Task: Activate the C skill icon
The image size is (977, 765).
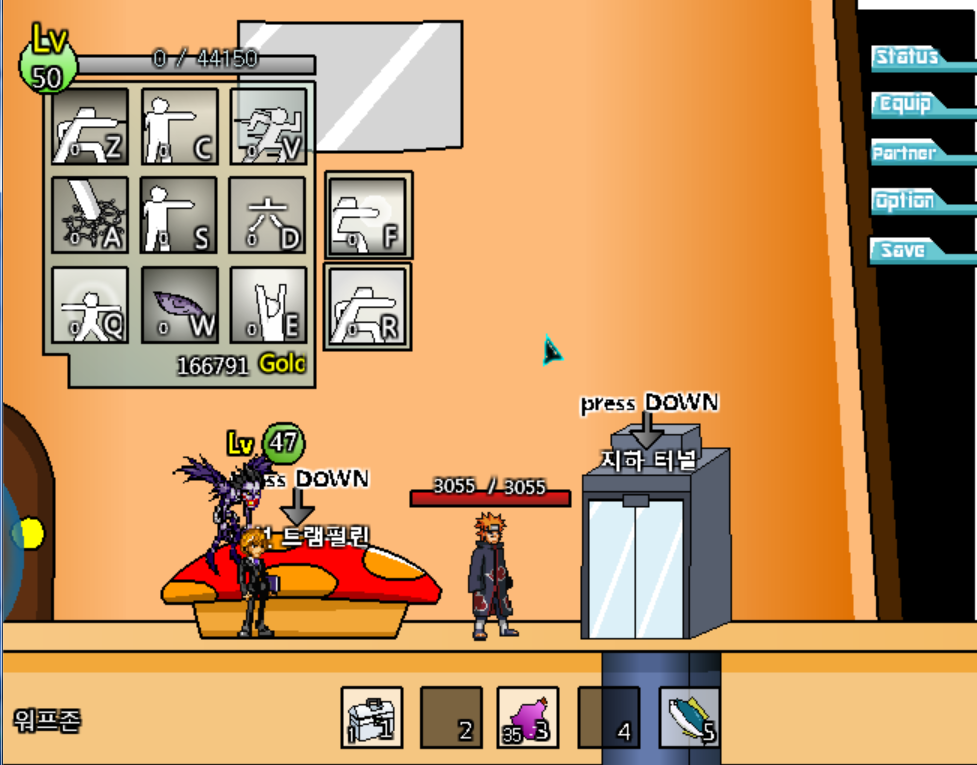Action: click(179, 127)
